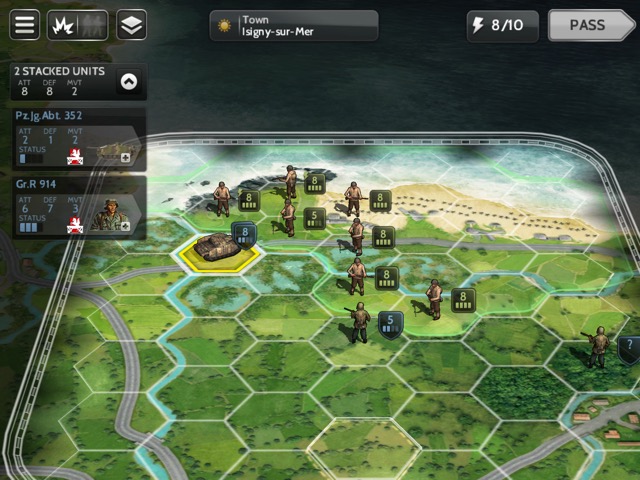Screen dimensions: 640x480
Task: Collapse the stacked units panel
Action: coord(128,83)
